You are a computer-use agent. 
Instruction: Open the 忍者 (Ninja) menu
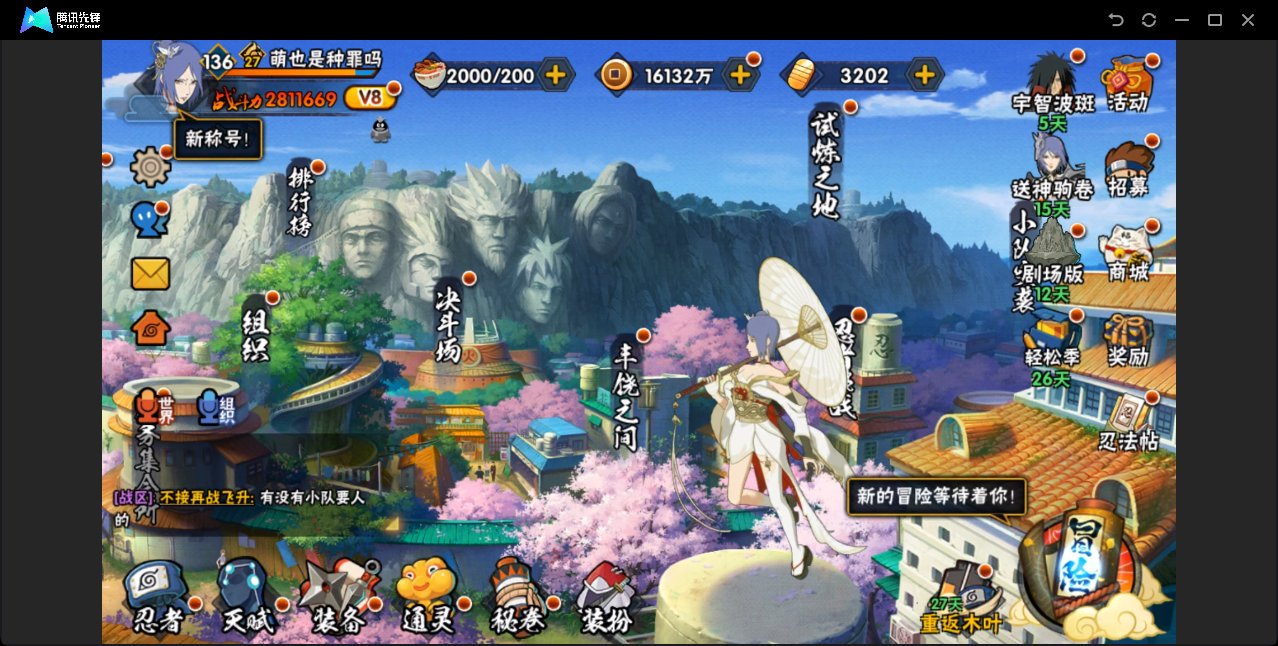tap(157, 596)
